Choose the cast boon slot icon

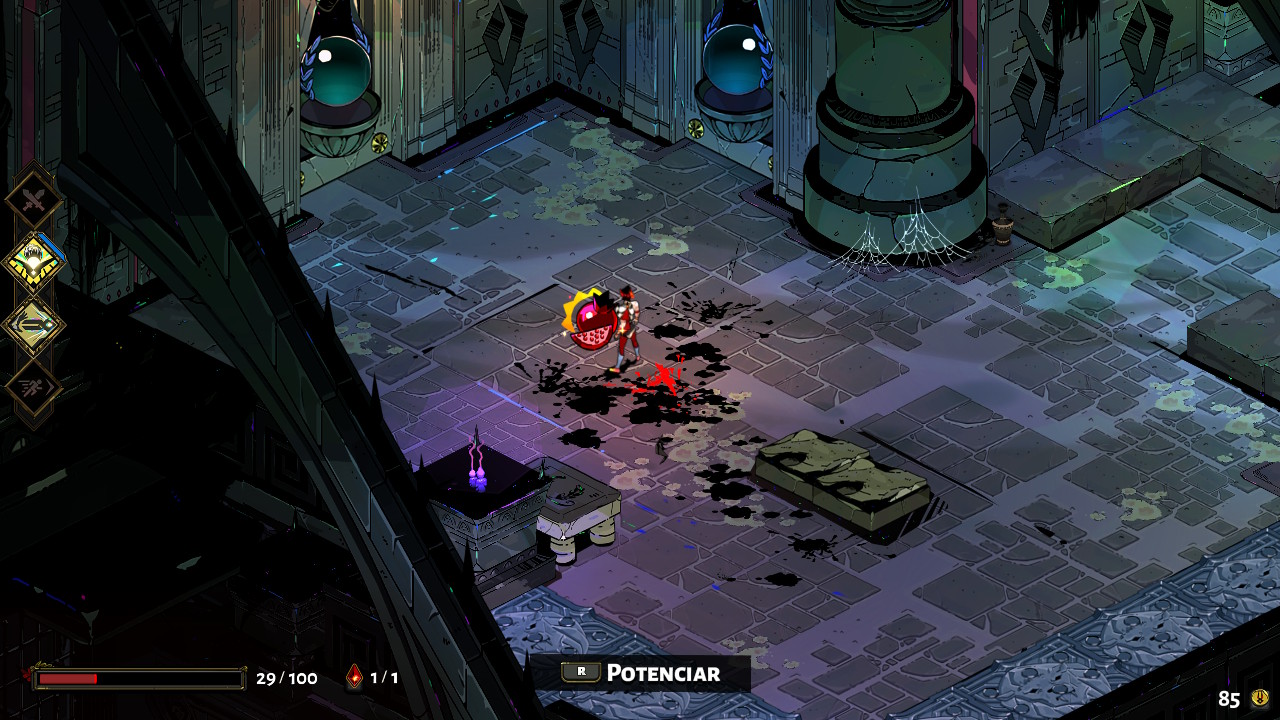coord(34,325)
